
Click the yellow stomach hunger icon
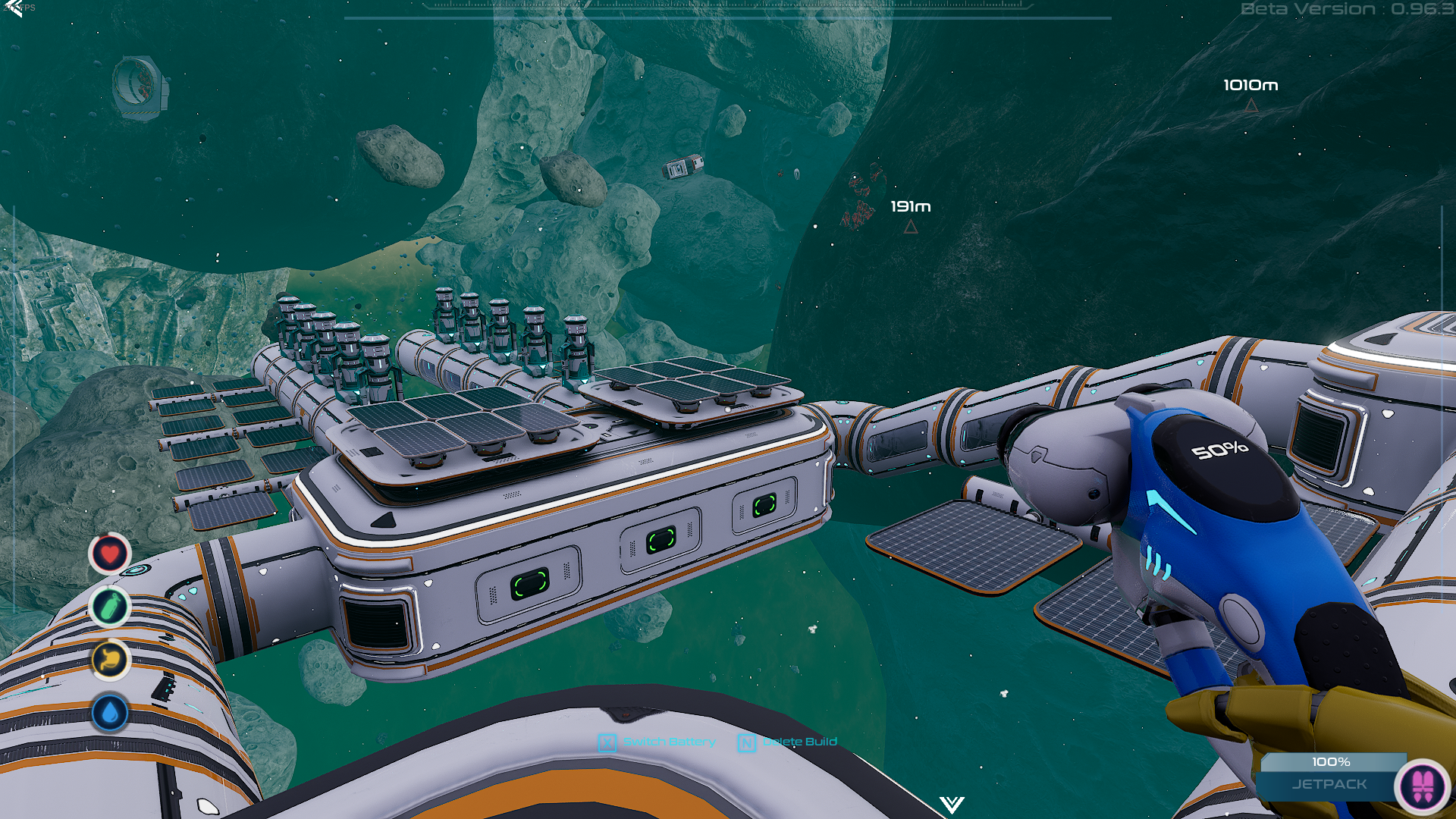click(110, 660)
